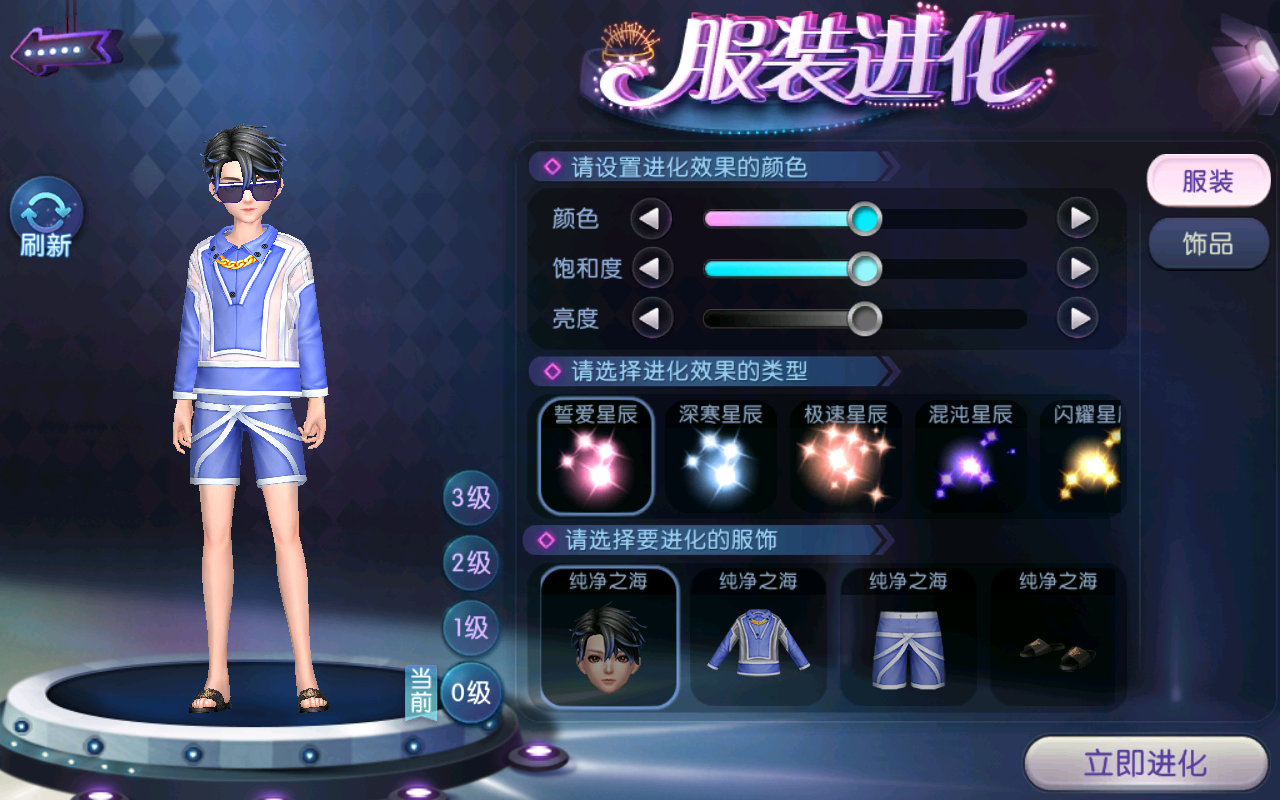Pick the 极速星辰 orange effect
Image resolution: width=1280 pixels, height=800 pixels.
point(846,456)
